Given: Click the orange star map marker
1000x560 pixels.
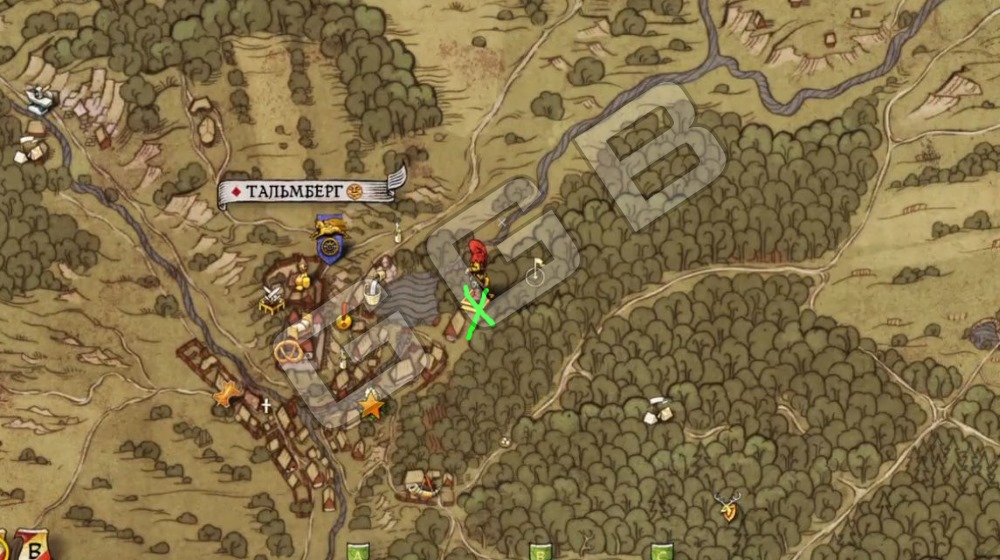Looking at the screenshot, I should 371,405.
